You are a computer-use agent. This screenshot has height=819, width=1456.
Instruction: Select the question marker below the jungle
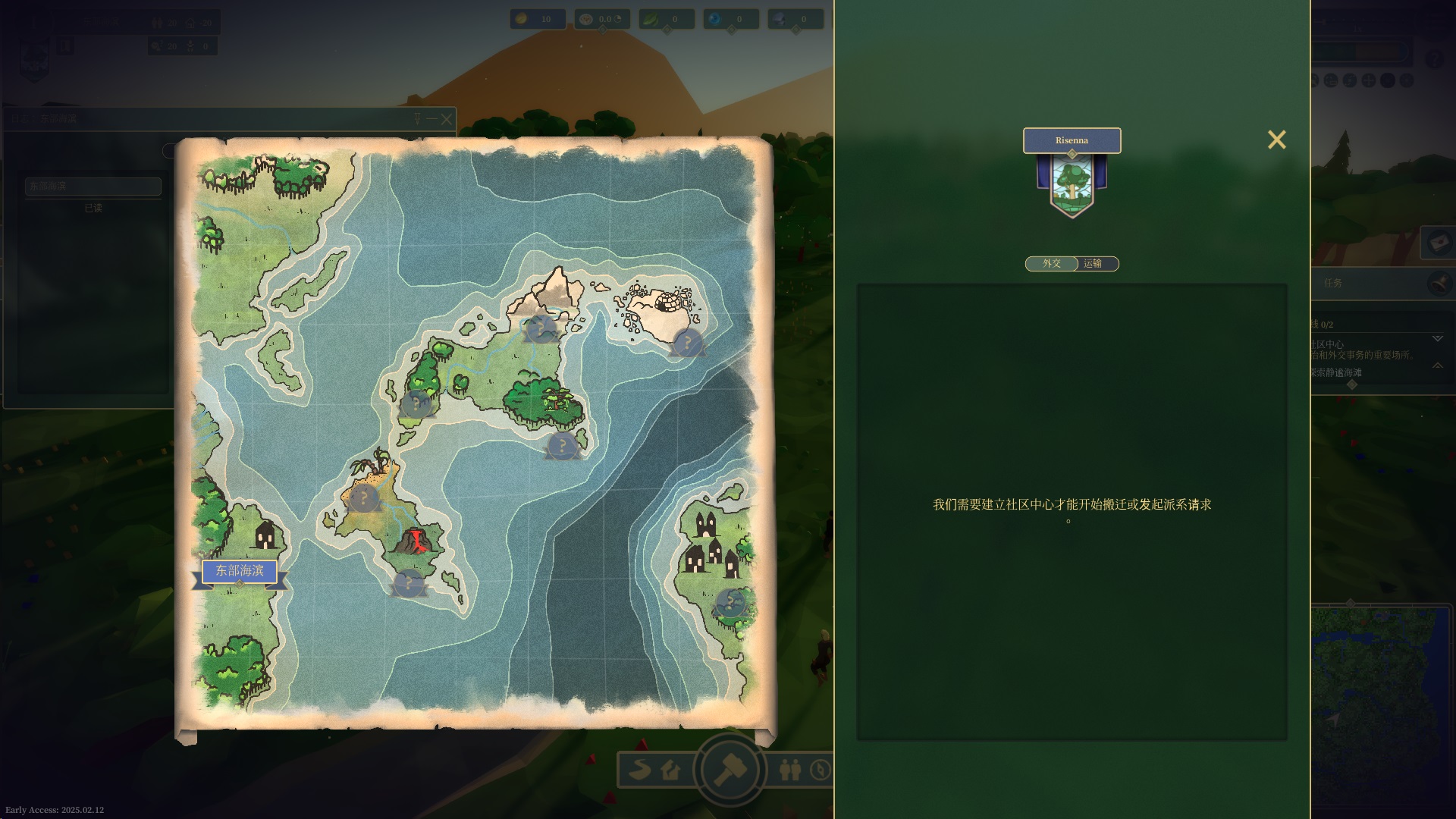click(563, 446)
